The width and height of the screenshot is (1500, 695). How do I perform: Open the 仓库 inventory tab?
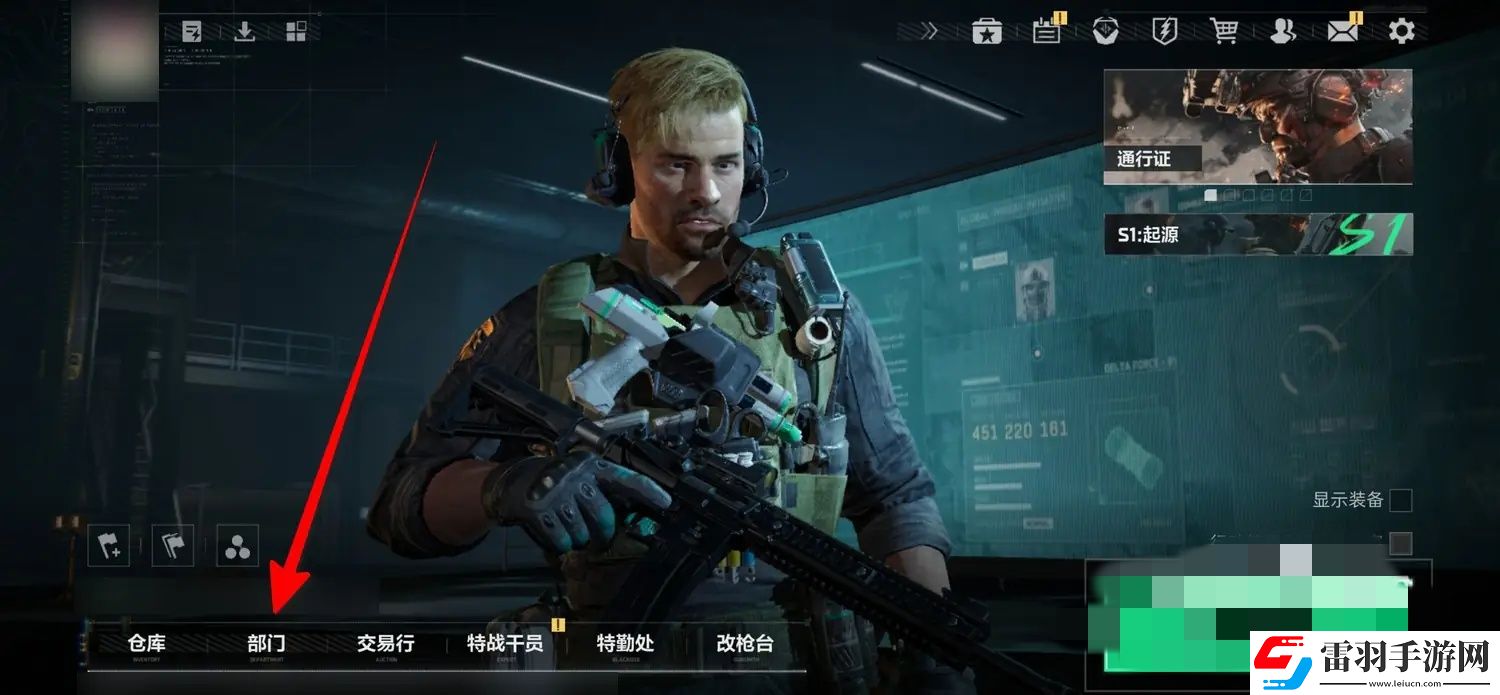click(147, 644)
